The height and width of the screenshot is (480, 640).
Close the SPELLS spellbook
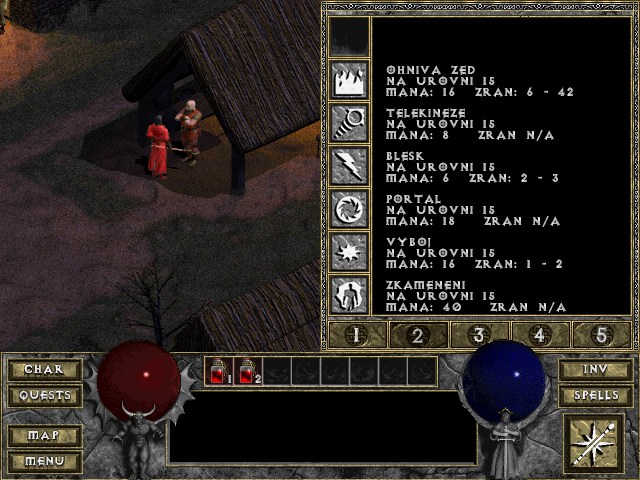pos(595,396)
